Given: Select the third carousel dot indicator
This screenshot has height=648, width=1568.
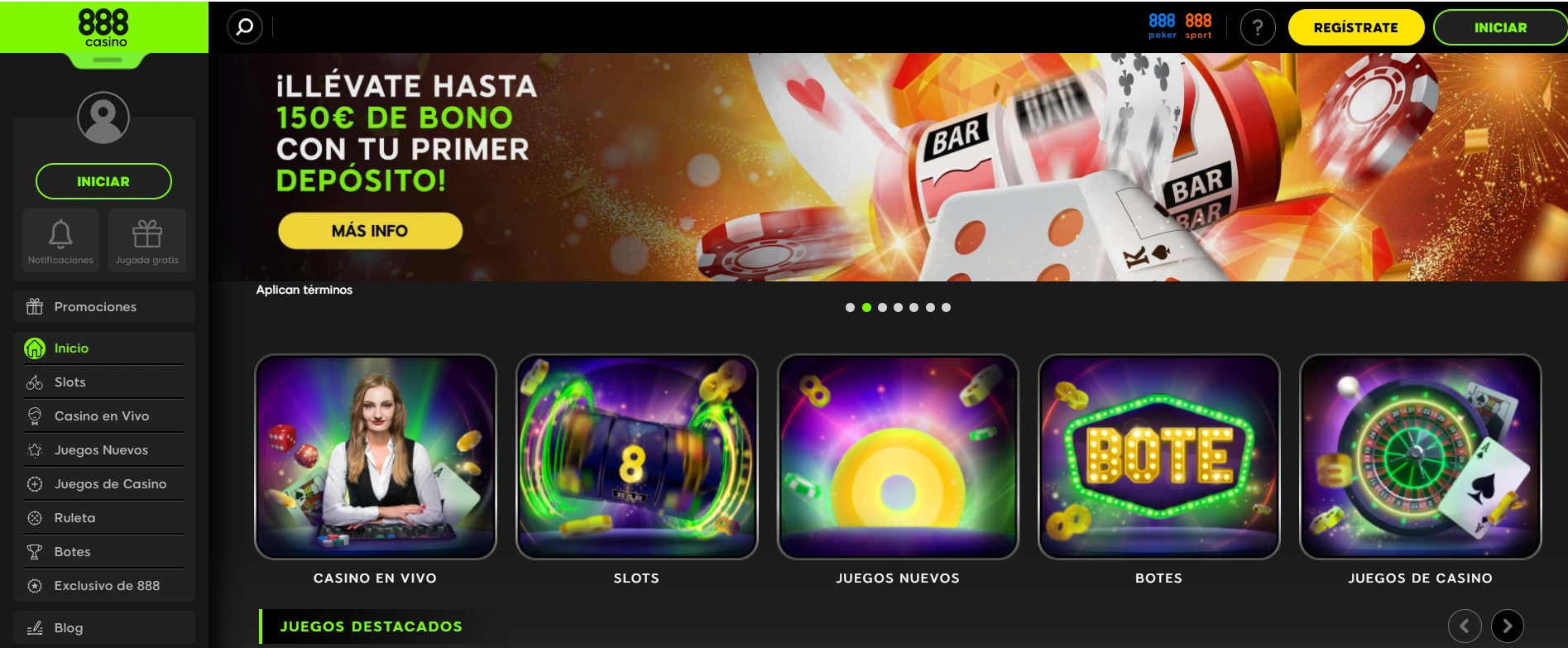Looking at the screenshot, I should (x=882, y=307).
